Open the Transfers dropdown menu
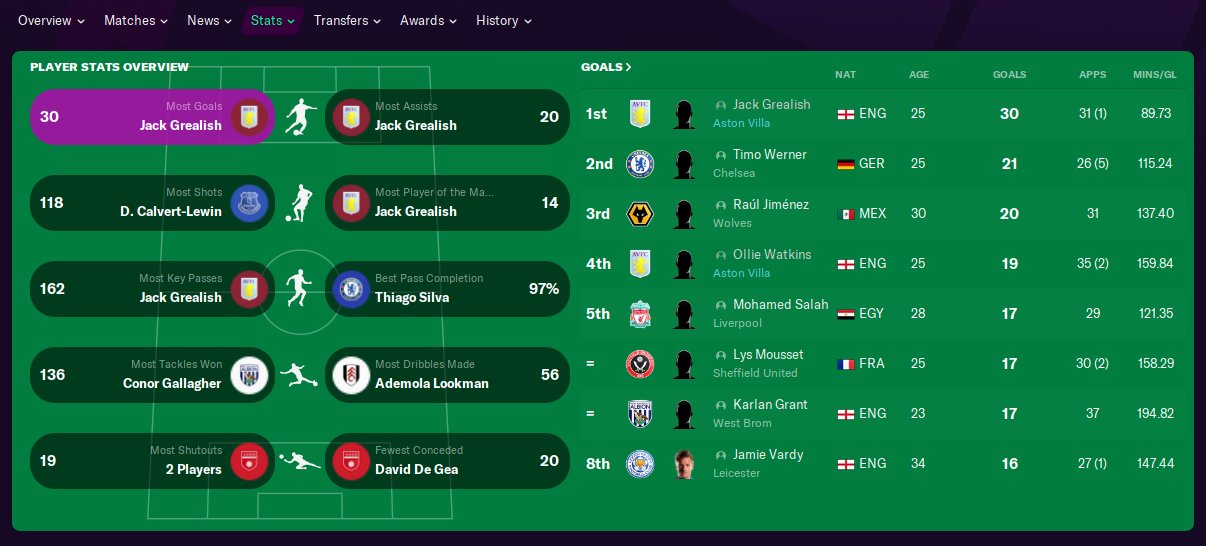This screenshot has width=1206, height=546. coord(347,20)
